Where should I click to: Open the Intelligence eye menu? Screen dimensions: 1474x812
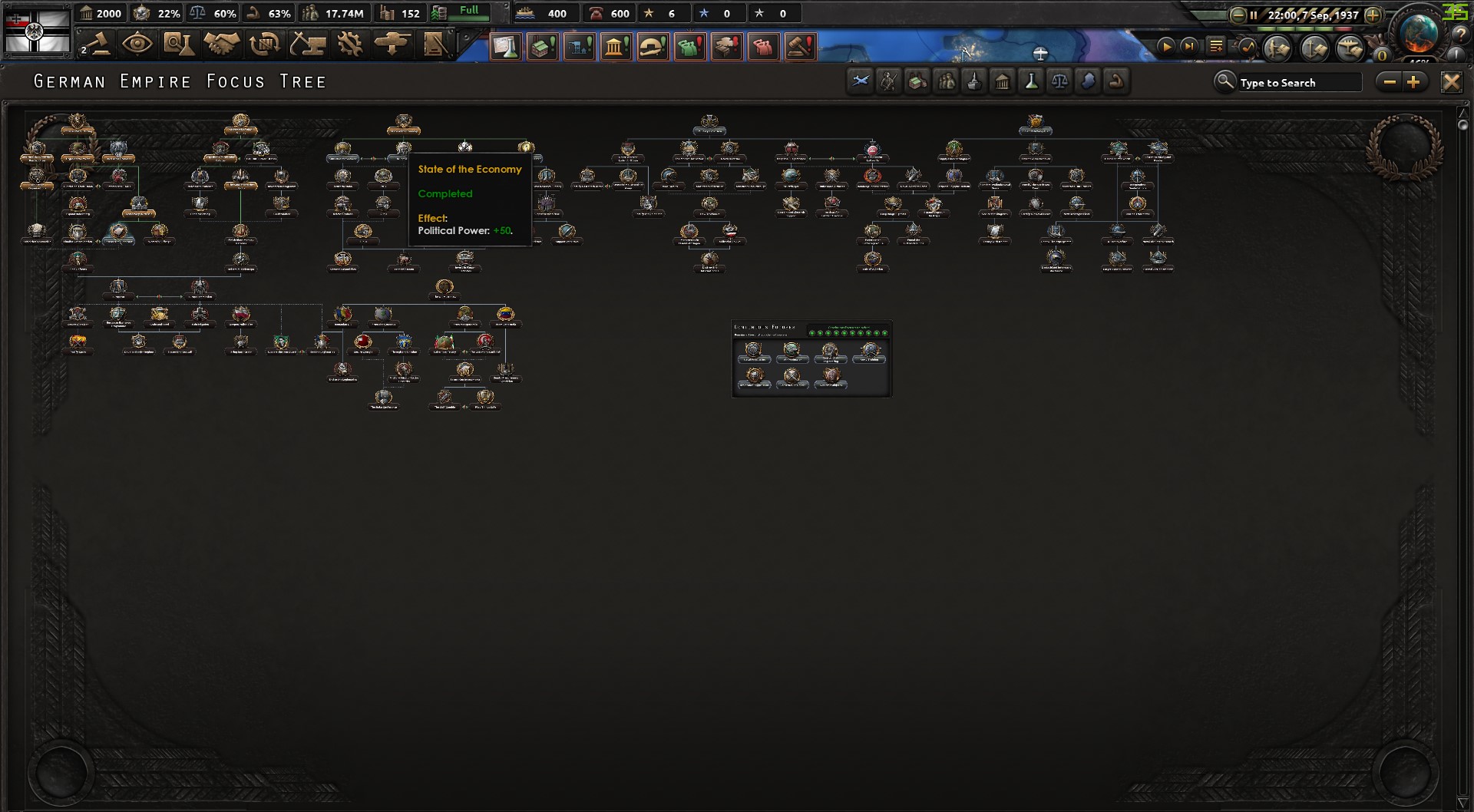[x=139, y=45]
